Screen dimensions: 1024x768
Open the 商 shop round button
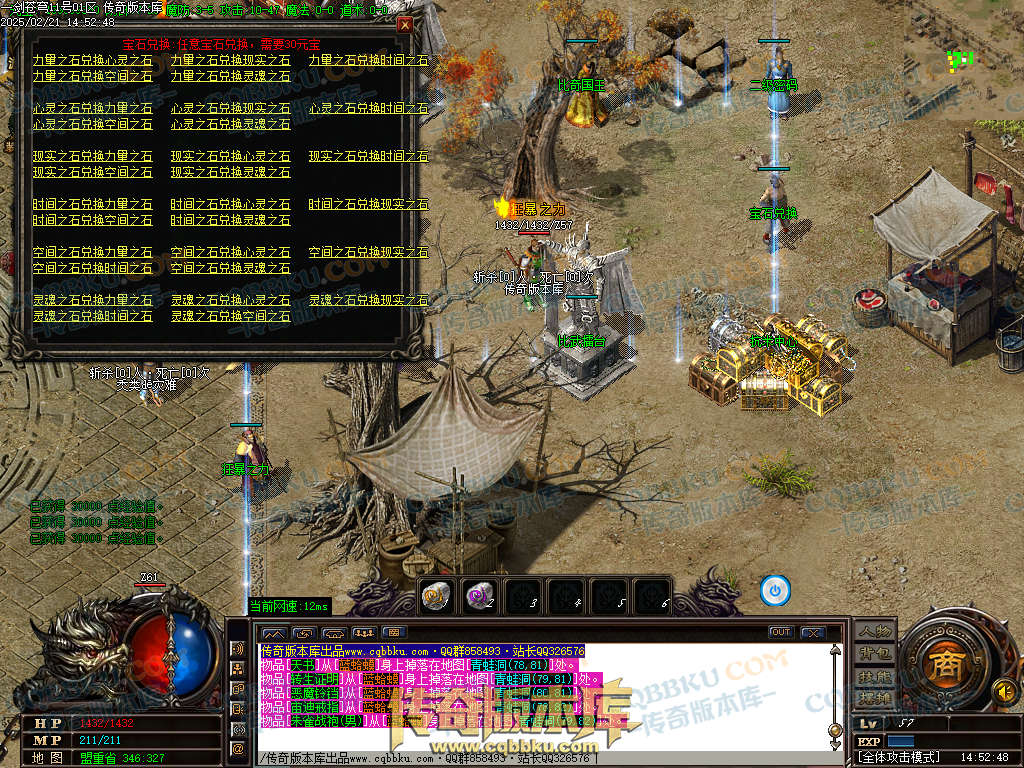(x=943, y=667)
